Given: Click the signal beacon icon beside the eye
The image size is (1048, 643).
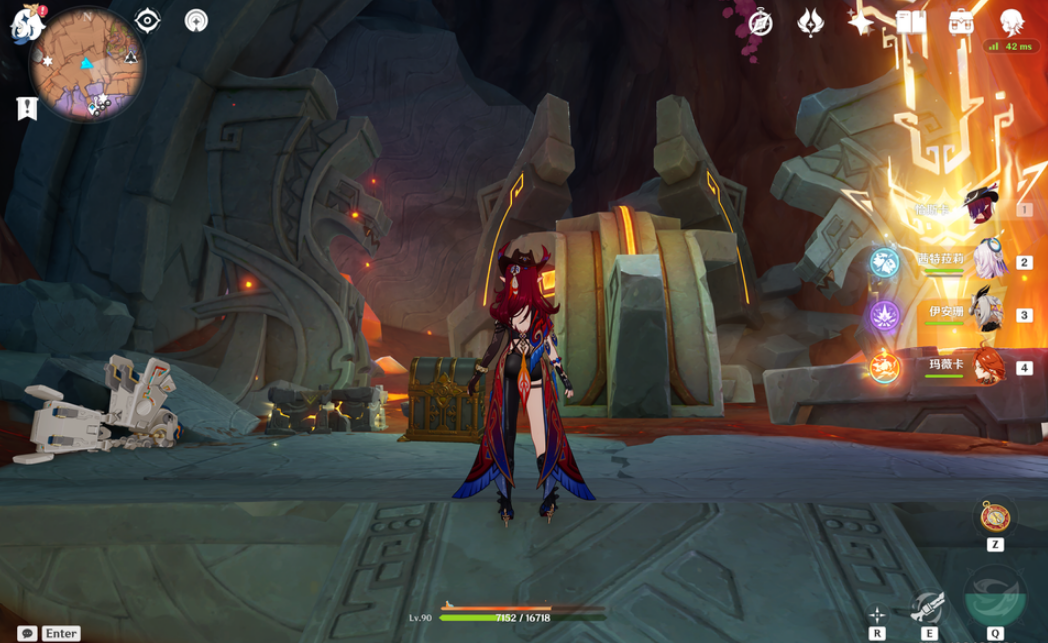Looking at the screenshot, I should [x=197, y=20].
